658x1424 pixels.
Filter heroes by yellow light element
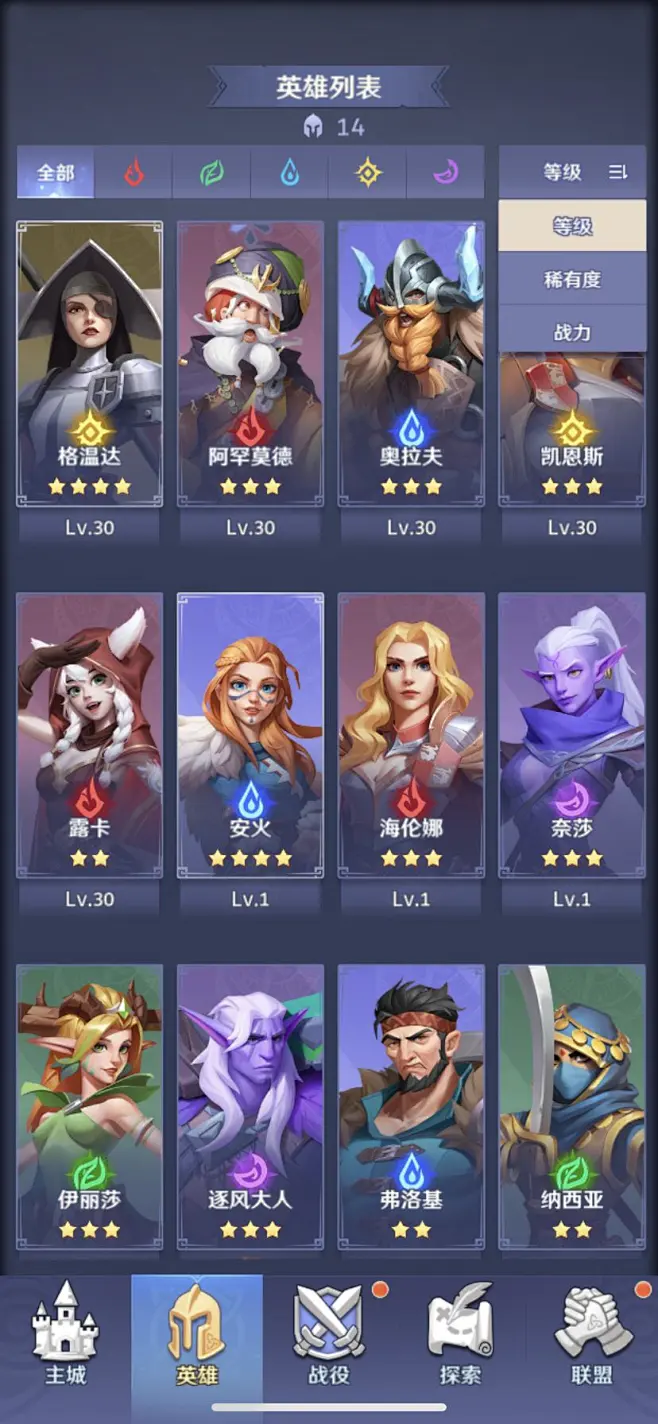(x=368, y=173)
